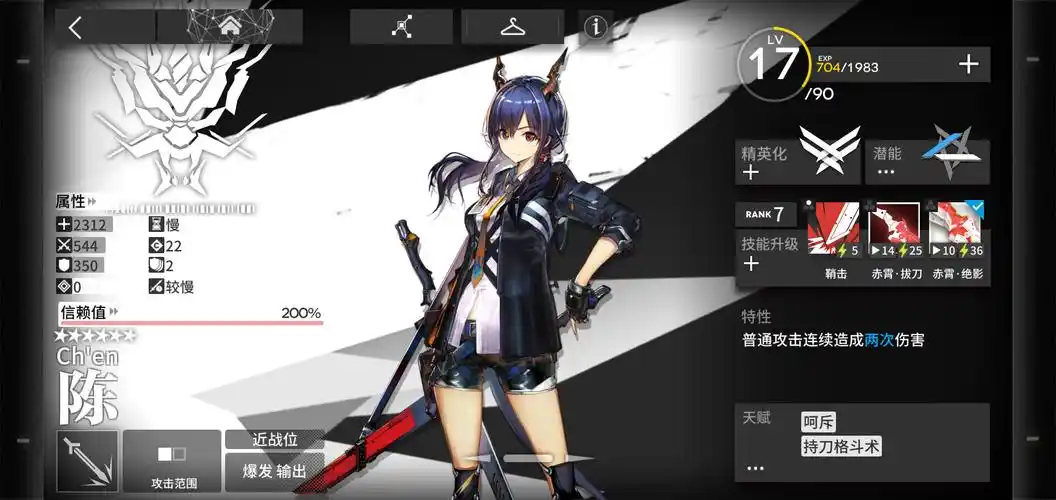
Task: Open the outfit hanger menu
Action: click(x=513, y=27)
